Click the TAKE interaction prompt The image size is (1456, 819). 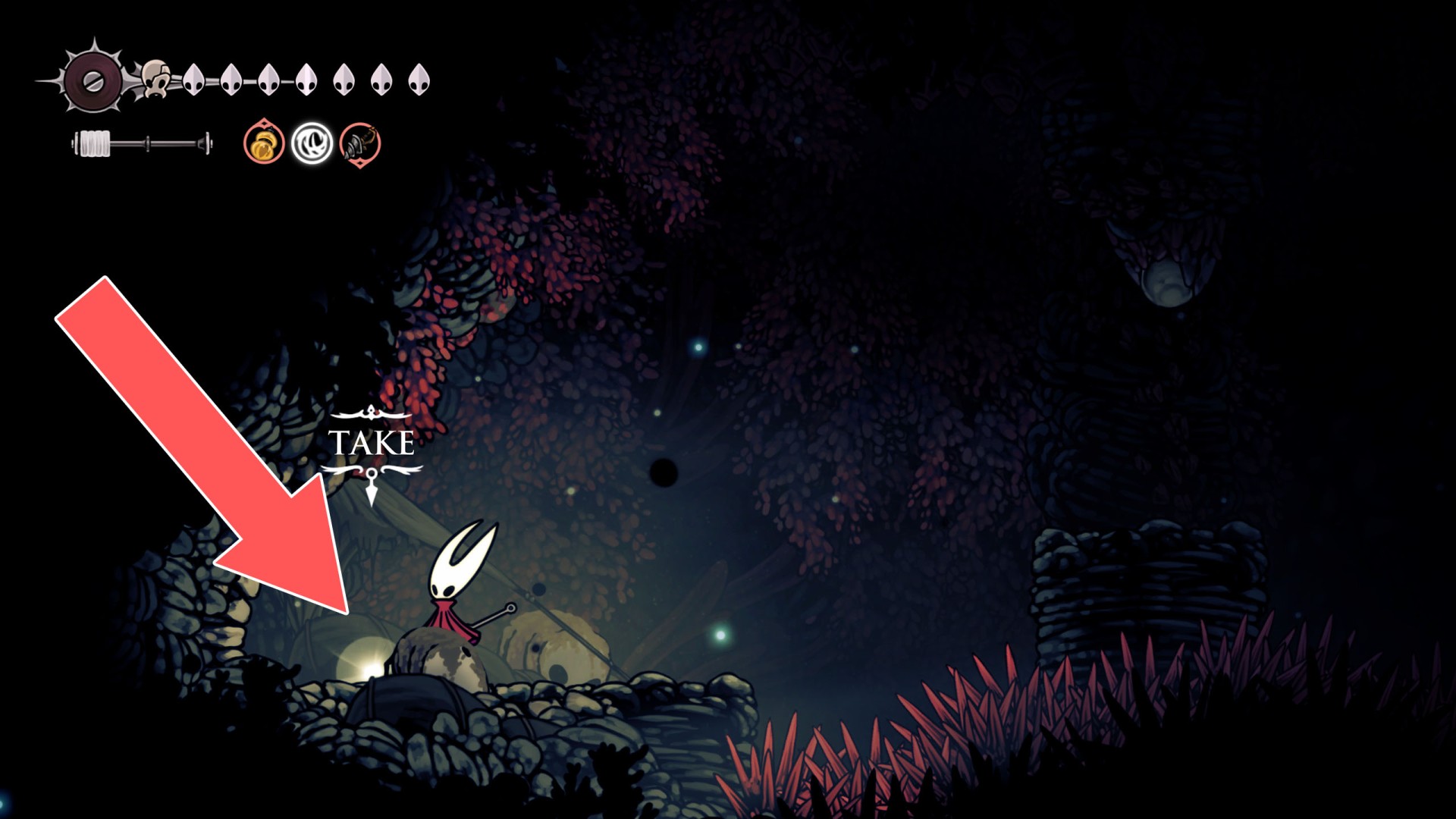[x=371, y=444]
